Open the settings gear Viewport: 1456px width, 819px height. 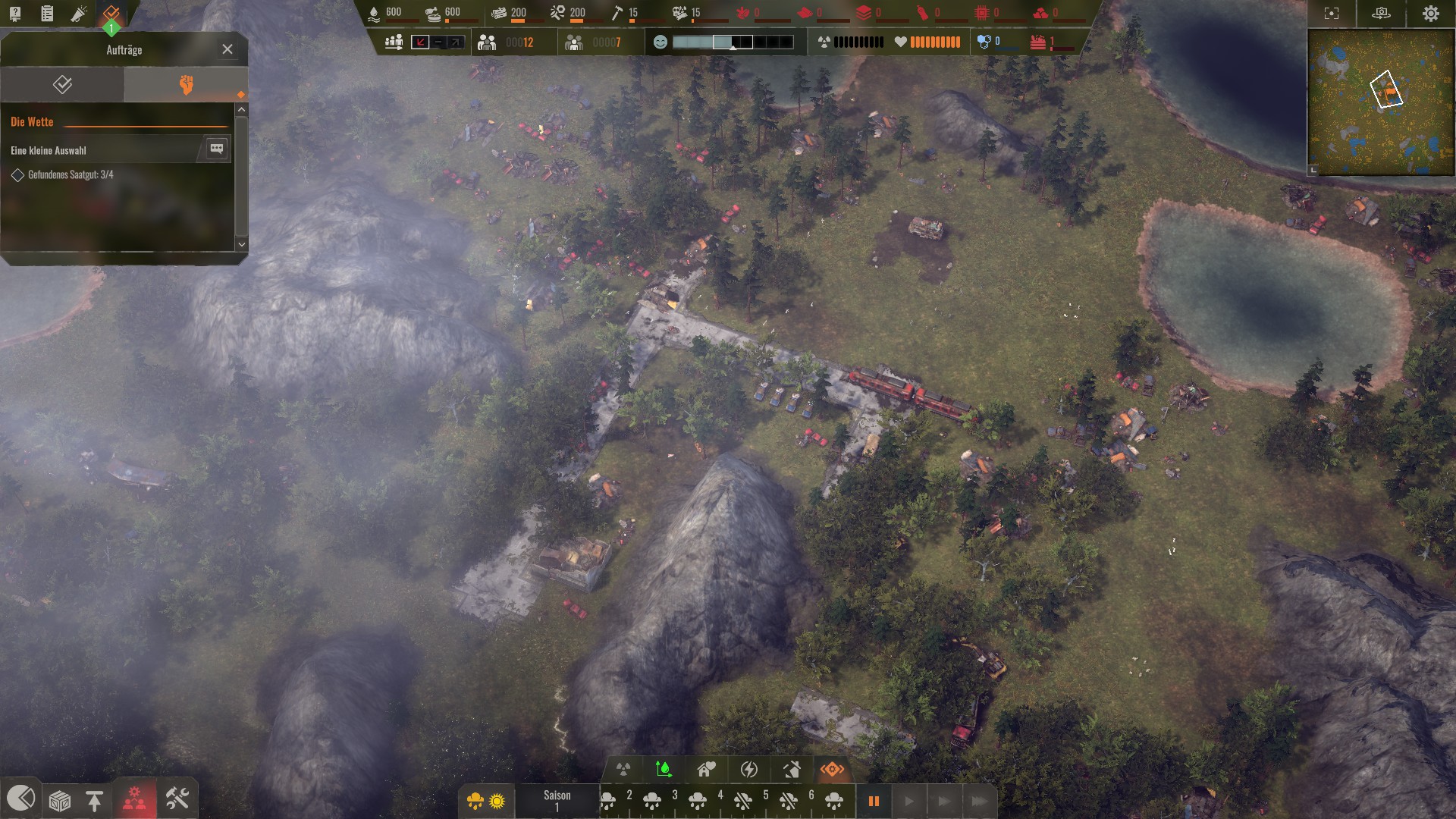pyautogui.click(x=1430, y=14)
